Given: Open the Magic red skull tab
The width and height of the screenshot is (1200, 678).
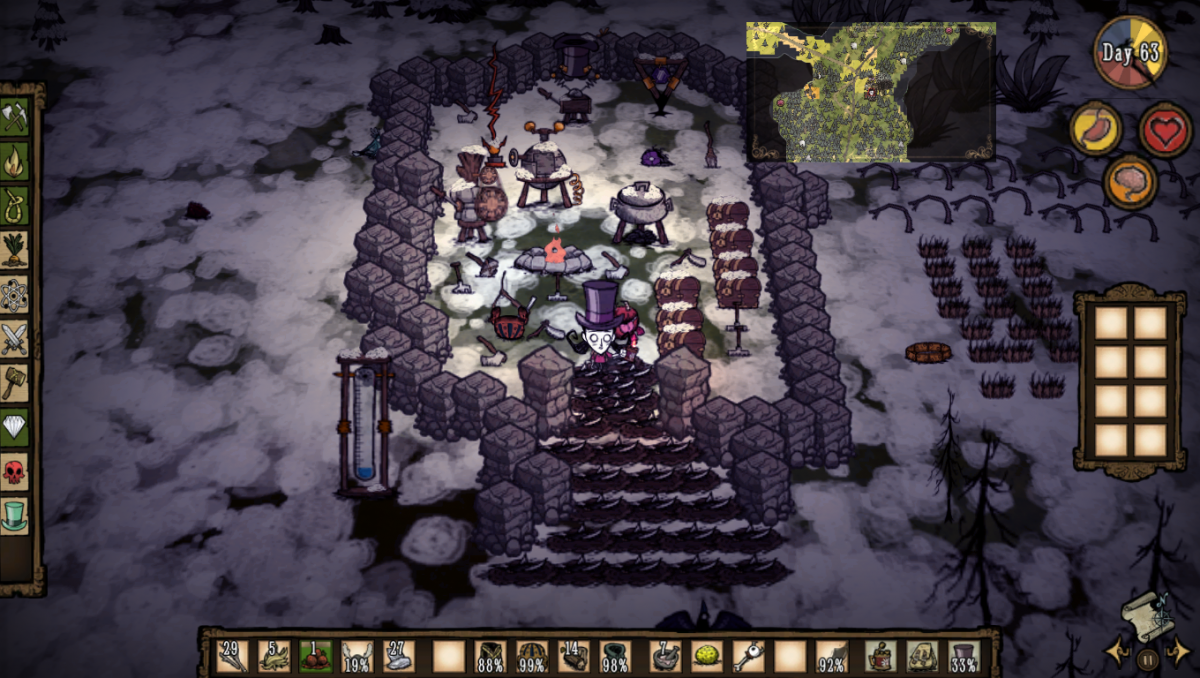Looking at the screenshot, I should click(15, 471).
